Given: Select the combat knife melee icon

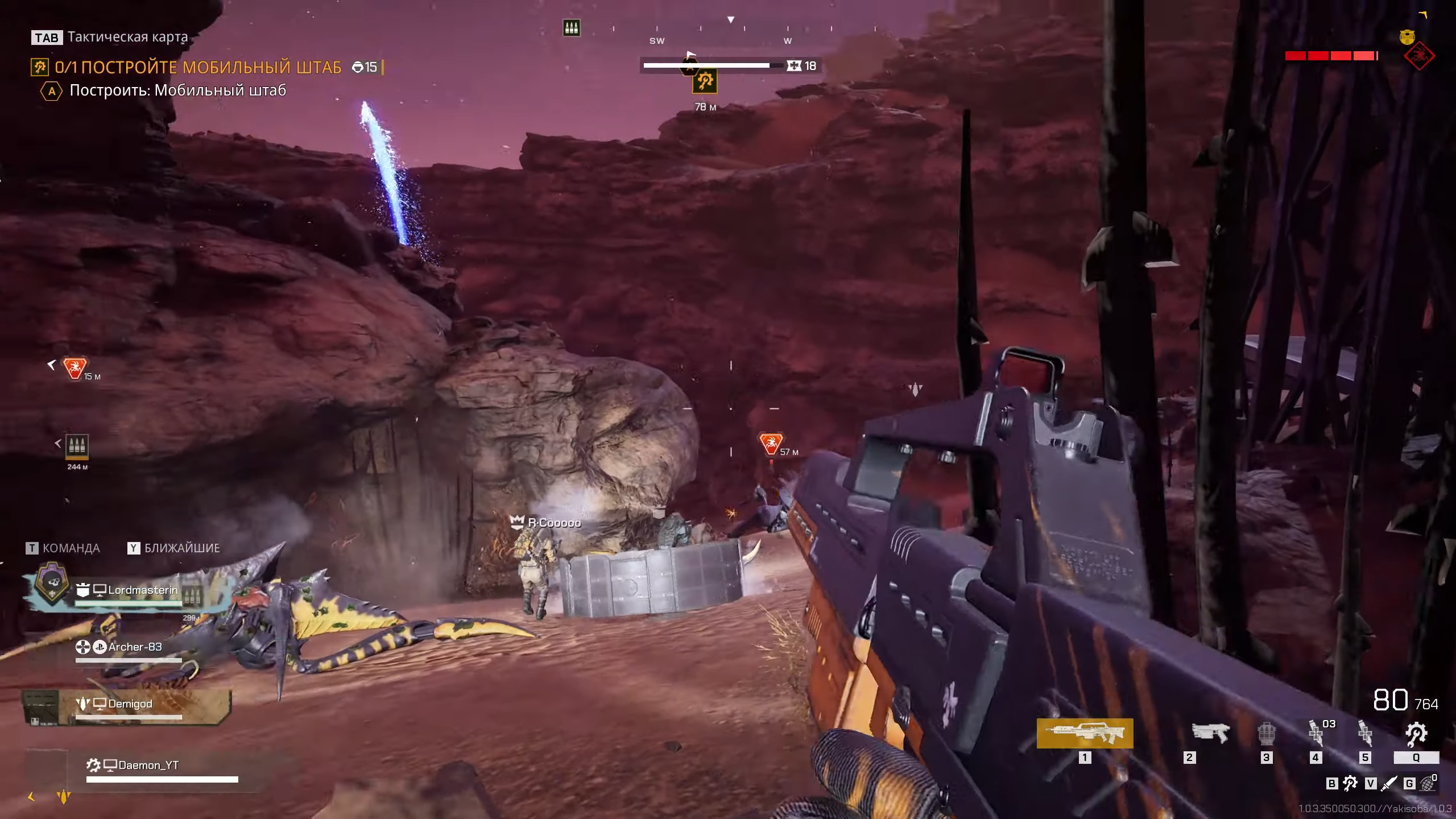Looking at the screenshot, I should 1388,784.
